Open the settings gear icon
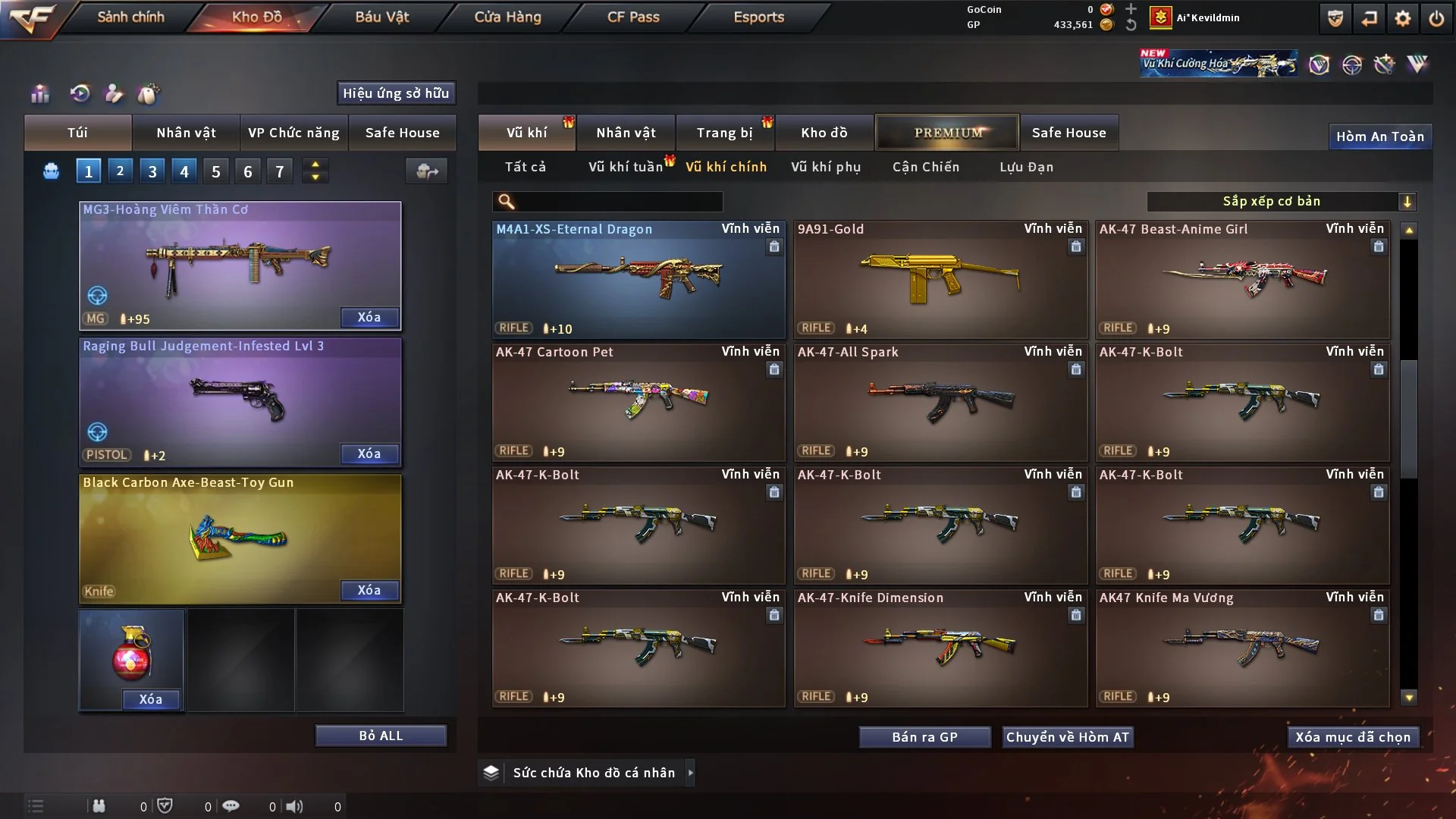 click(x=1403, y=18)
